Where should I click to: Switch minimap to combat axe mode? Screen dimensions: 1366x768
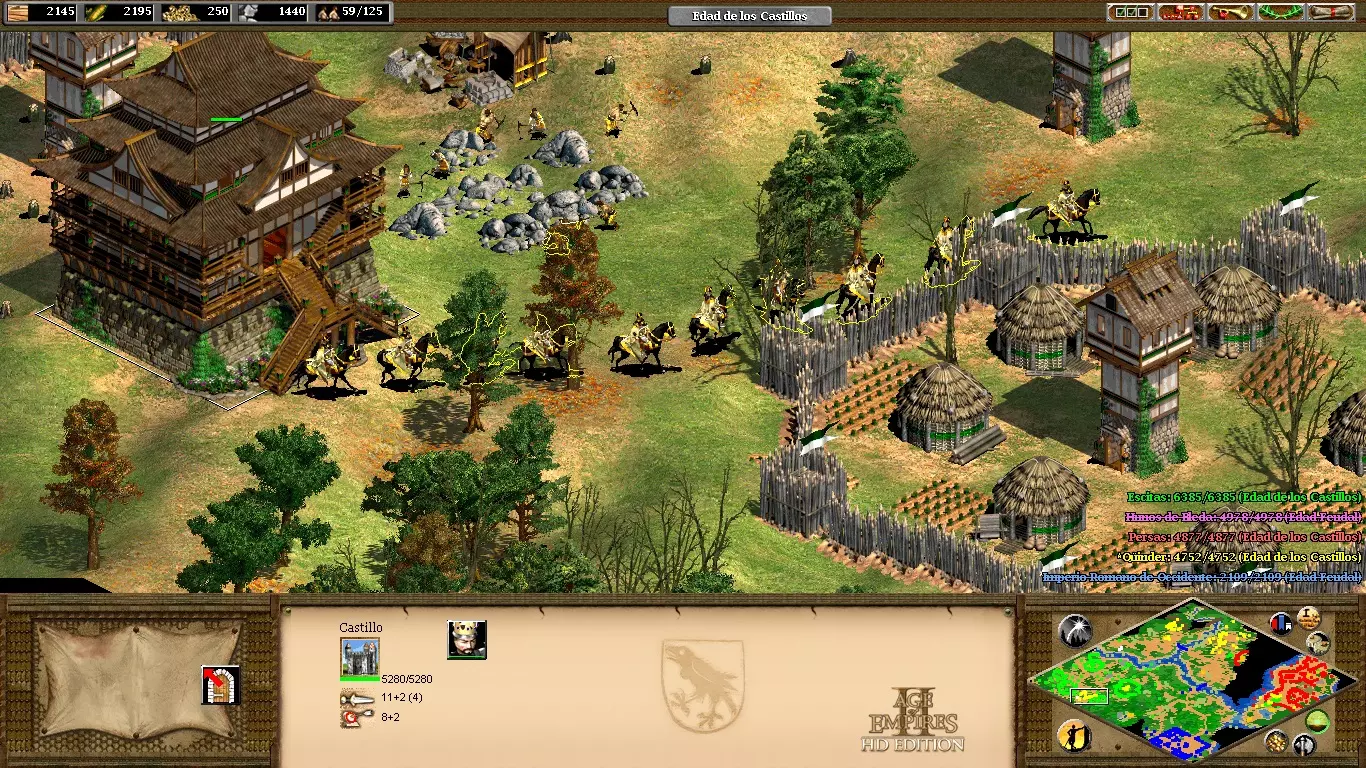tap(1304, 745)
